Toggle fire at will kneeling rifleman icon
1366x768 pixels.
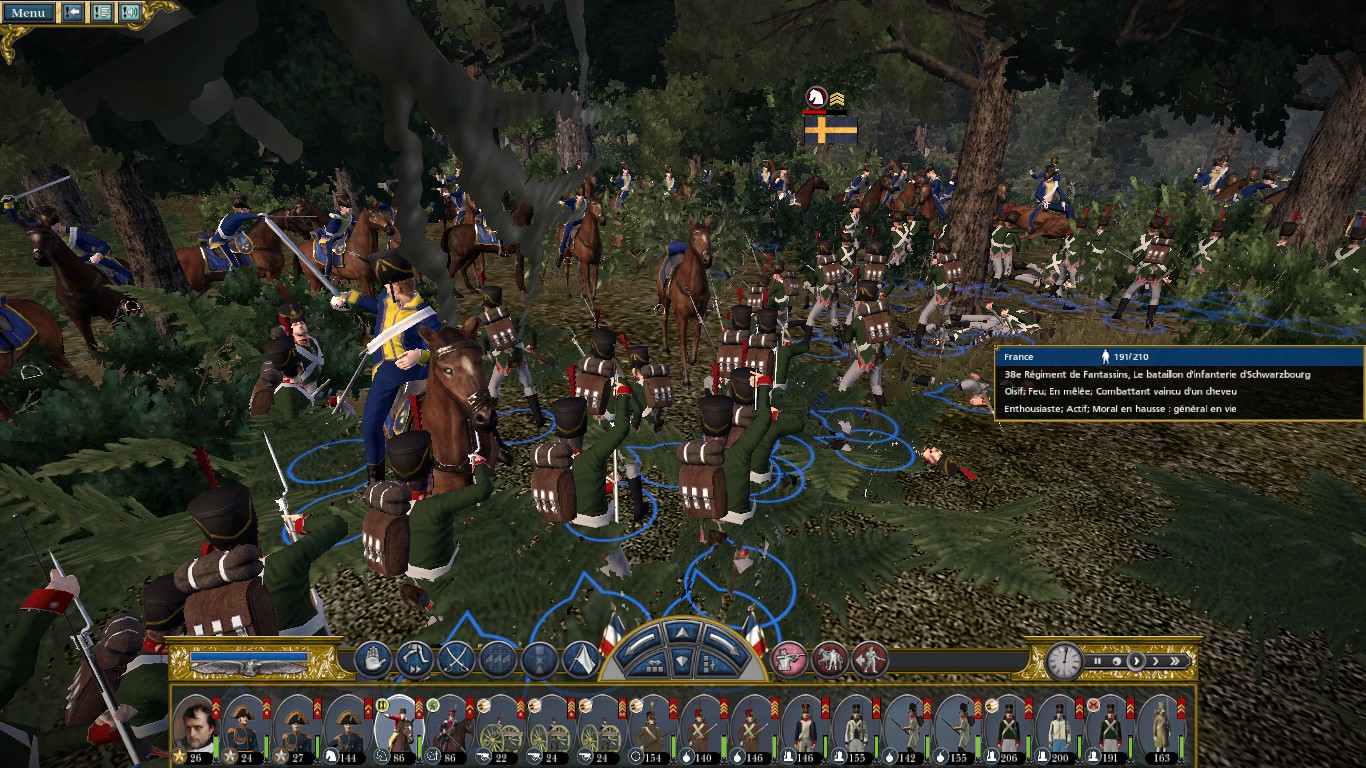click(789, 659)
